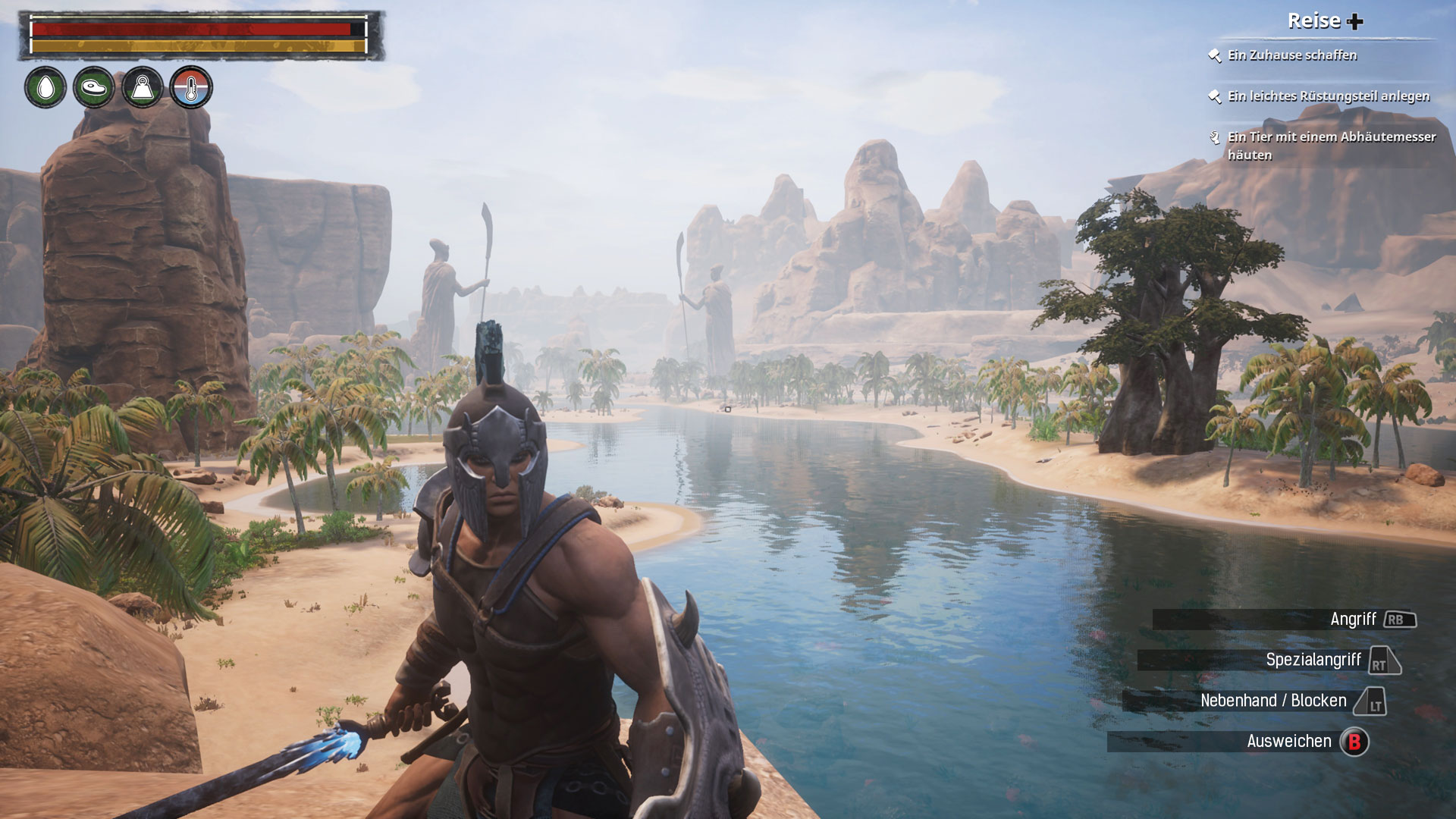This screenshot has width=1456, height=819.
Task: Click the encumbrance weight status icon
Action: click(x=143, y=88)
